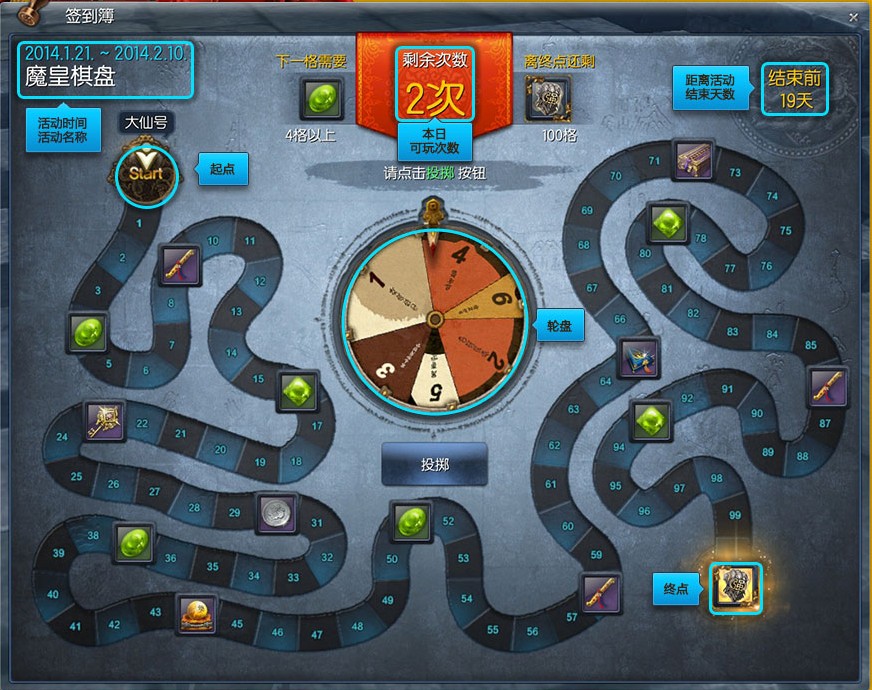872x690 pixels.
Task: Inspect the glowing 终点 final reward icon
Action: coord(735,588)
